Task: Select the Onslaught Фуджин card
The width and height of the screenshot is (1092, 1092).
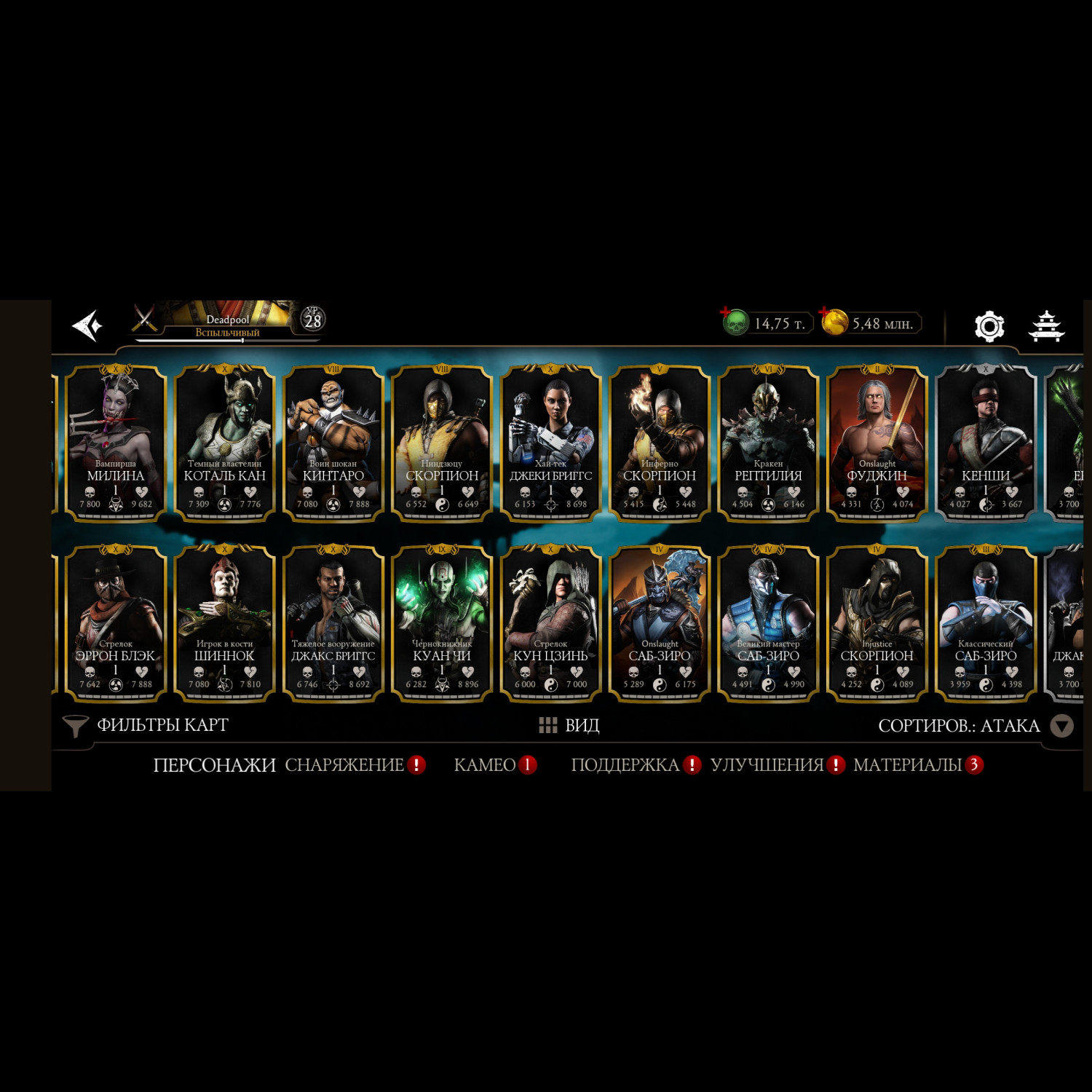Action: coord(877,443)
